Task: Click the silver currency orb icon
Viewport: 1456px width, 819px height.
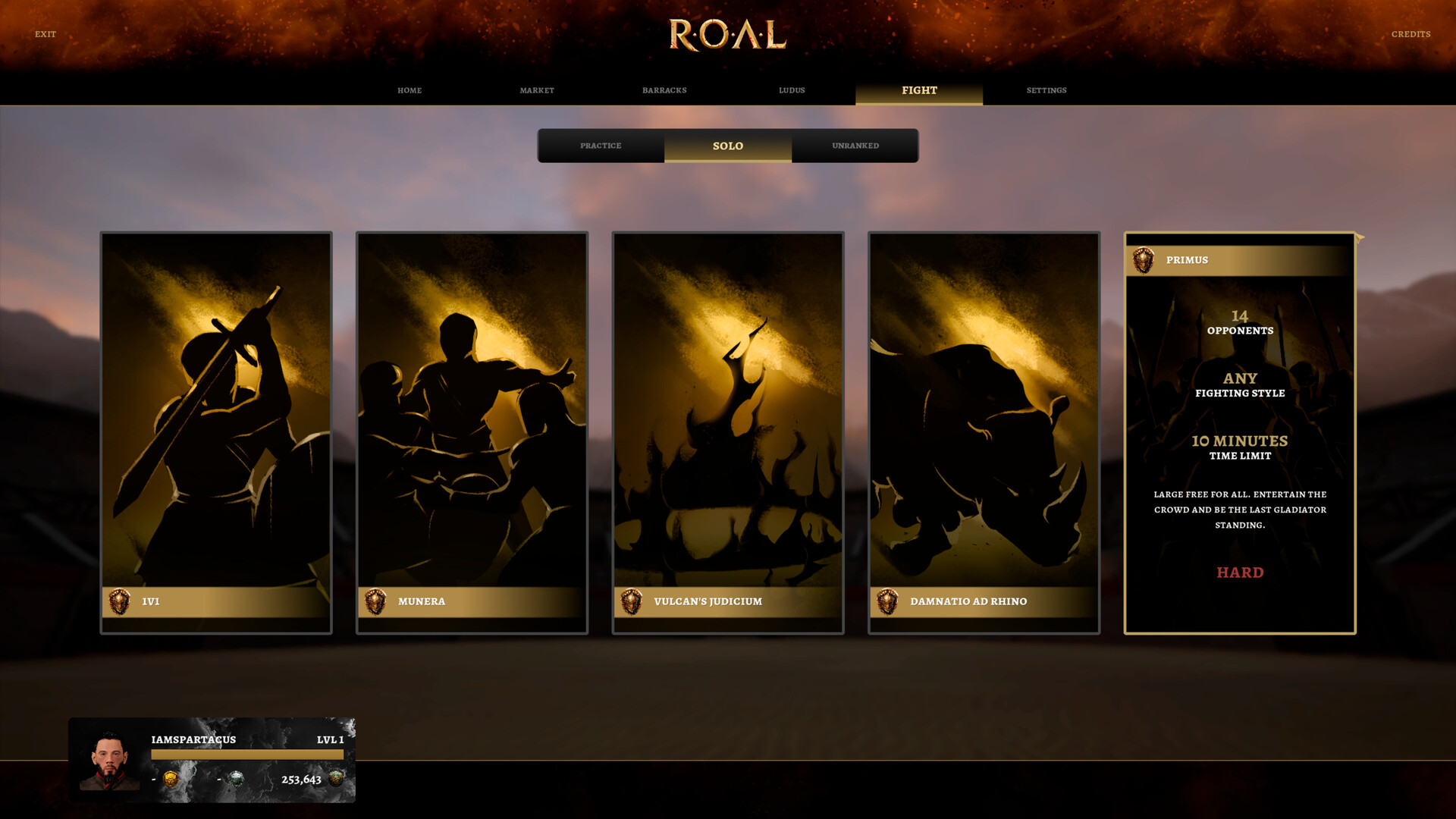Action: coord(237,777)
